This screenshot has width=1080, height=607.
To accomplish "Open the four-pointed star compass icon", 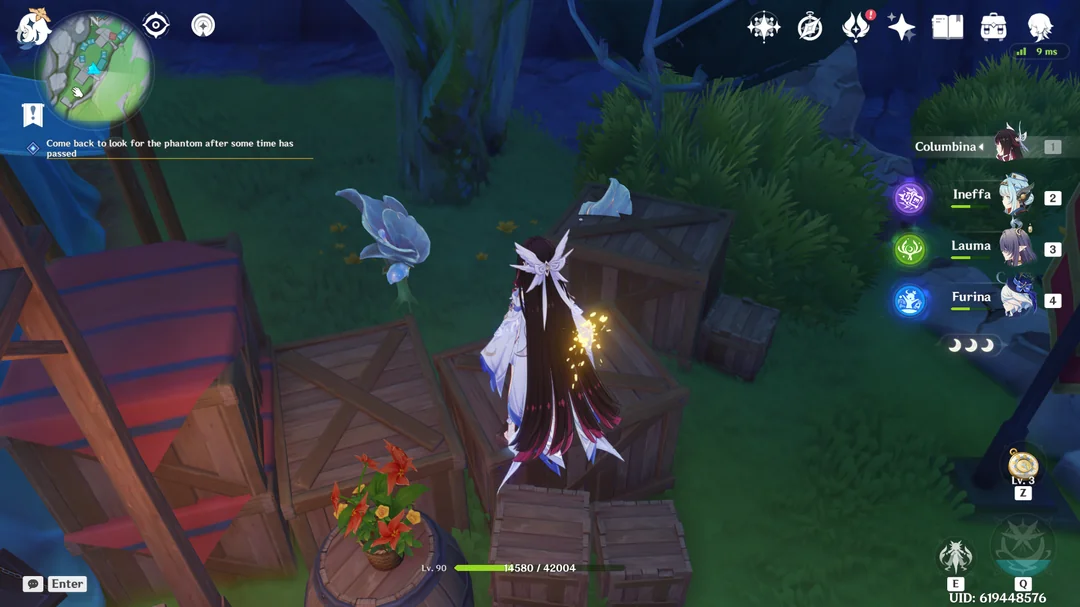I will (764, 27).
